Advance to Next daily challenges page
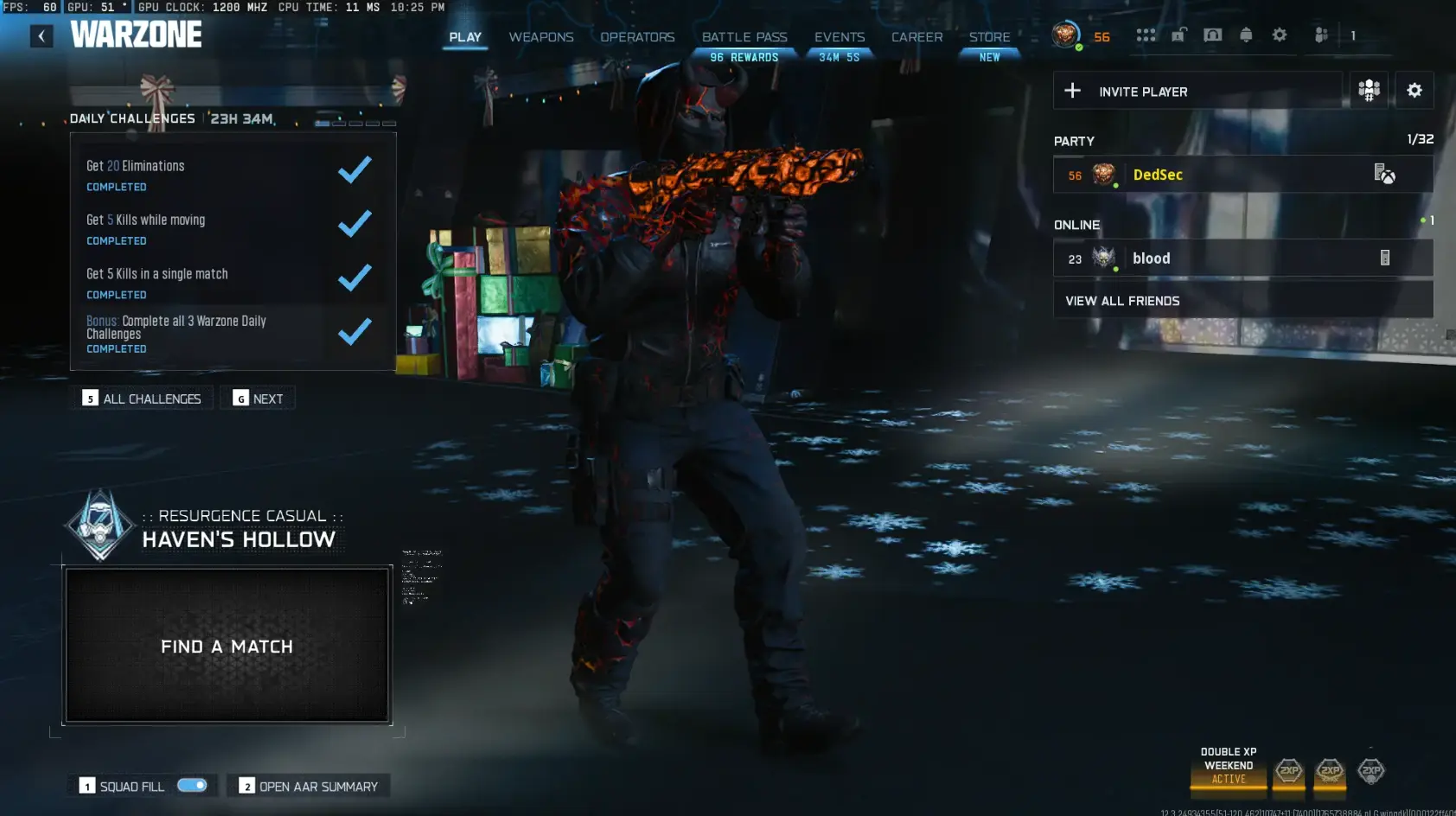The image size is (1456, 816). click(258, 398)
